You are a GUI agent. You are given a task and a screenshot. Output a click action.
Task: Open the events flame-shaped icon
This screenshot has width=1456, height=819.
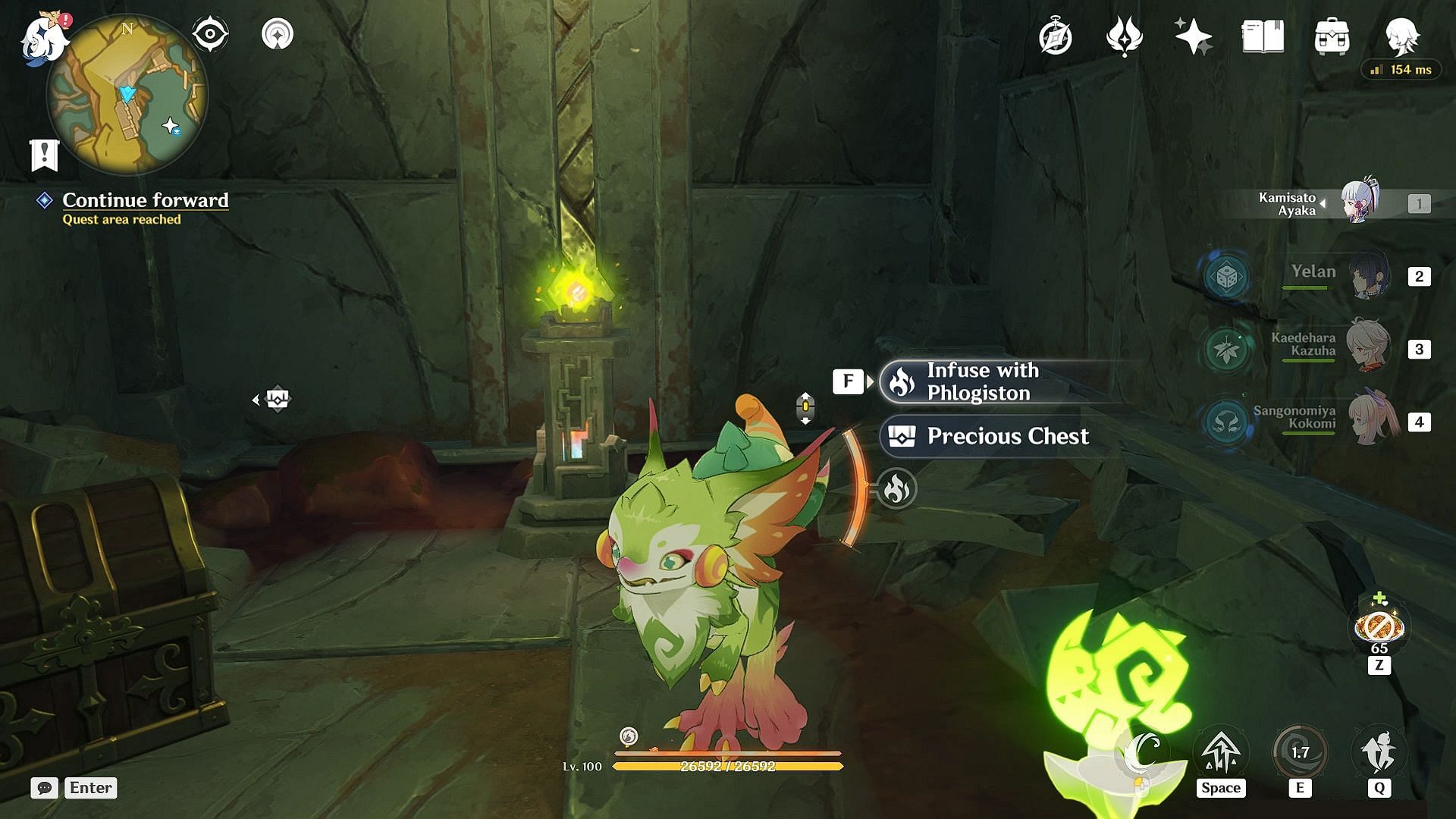[x=1124, y=37]
